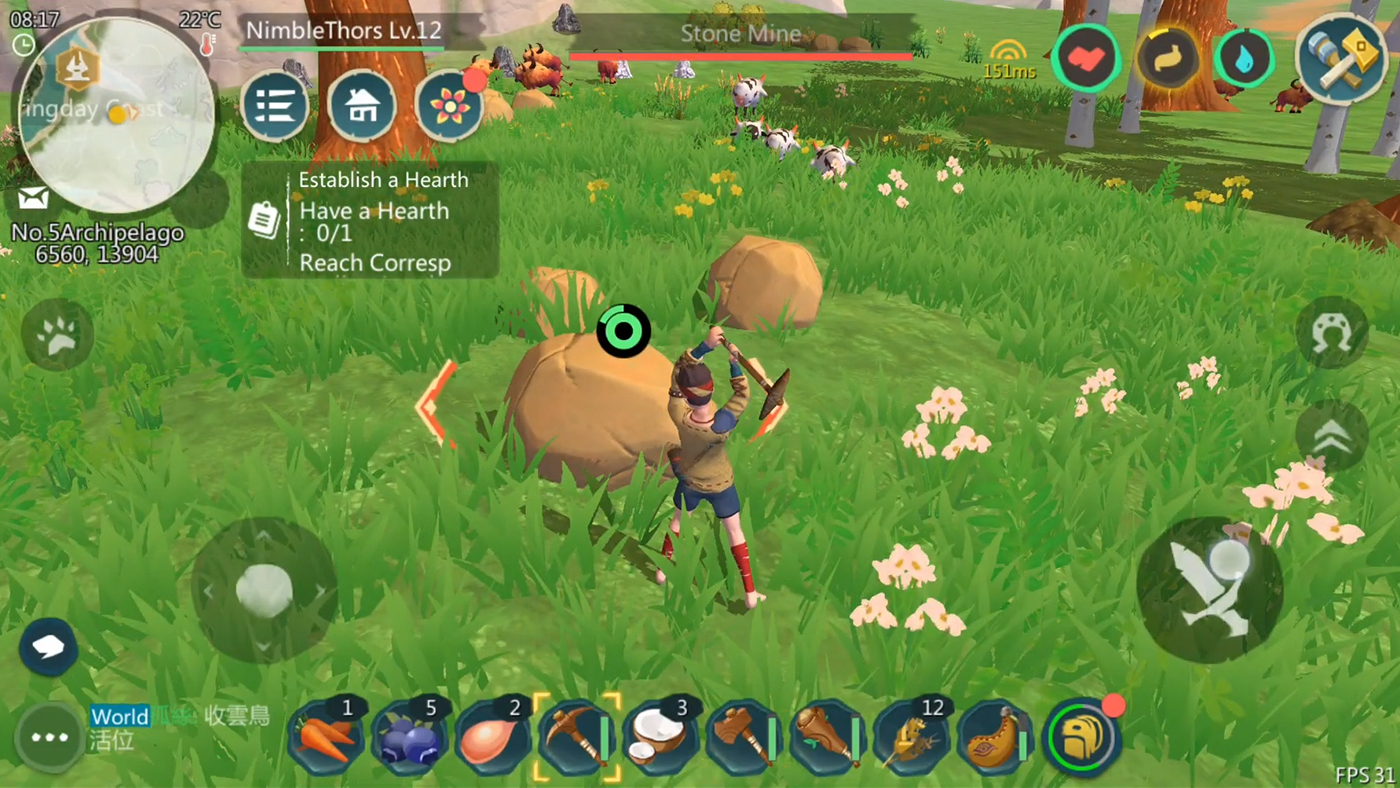Open the World chat channel box
Viewport: 1400px width, 788px height.
[x=180, y=727]
